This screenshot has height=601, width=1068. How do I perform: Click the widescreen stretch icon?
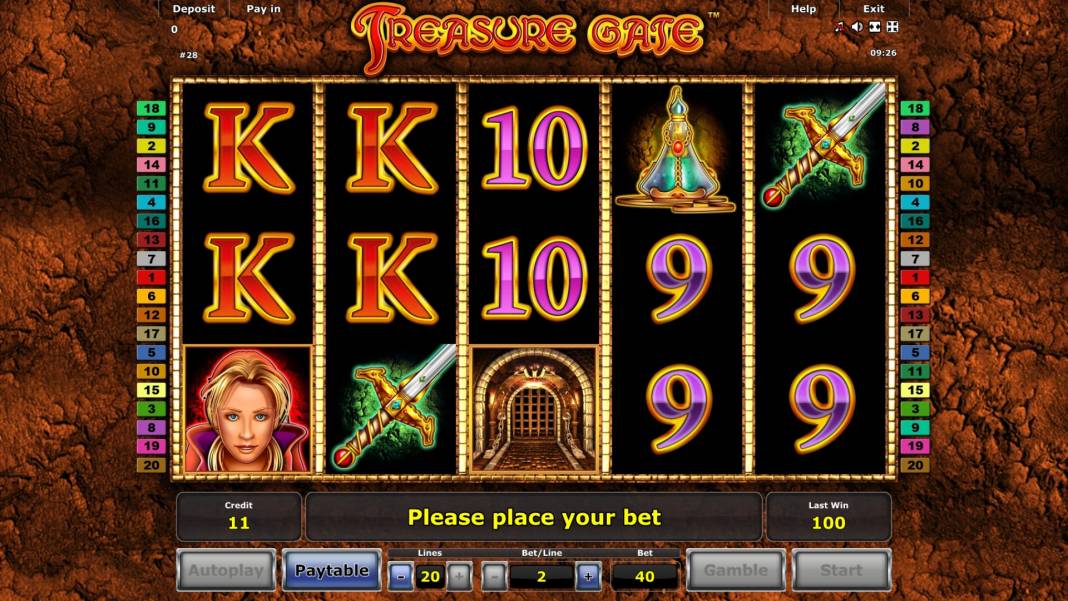874,27
